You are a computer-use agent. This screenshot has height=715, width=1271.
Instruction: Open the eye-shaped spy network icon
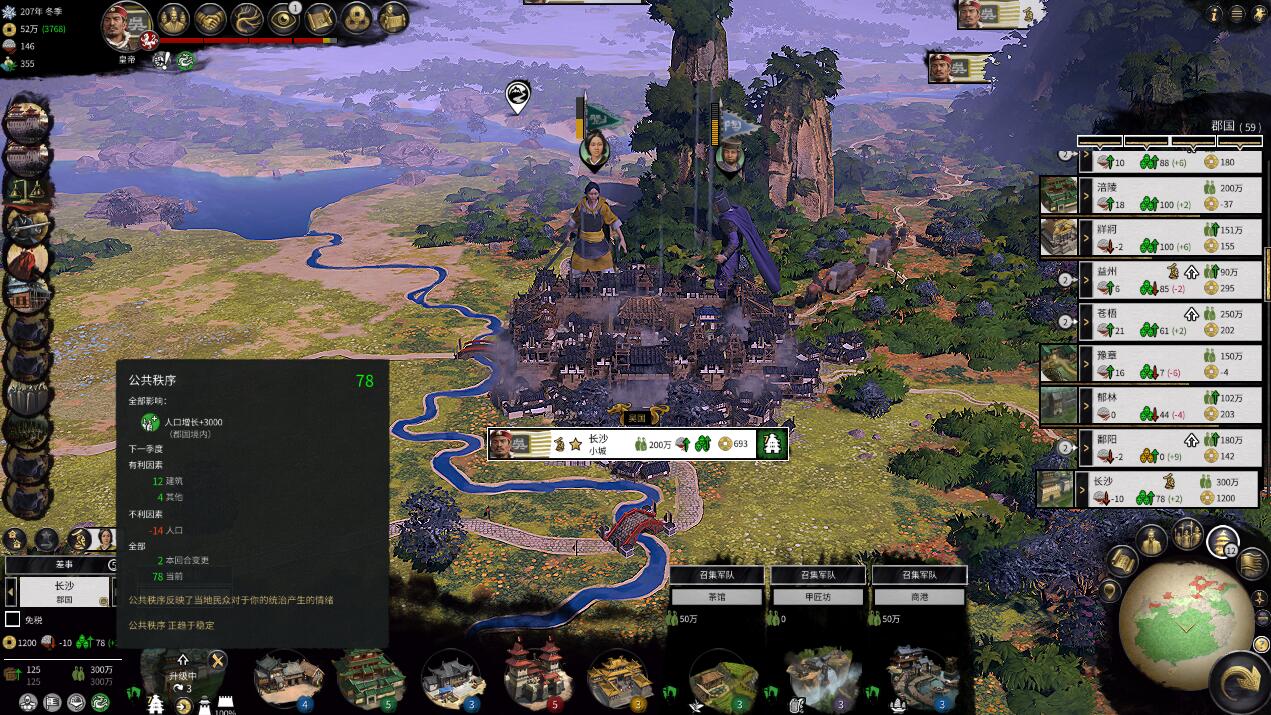tap(283, 18)
